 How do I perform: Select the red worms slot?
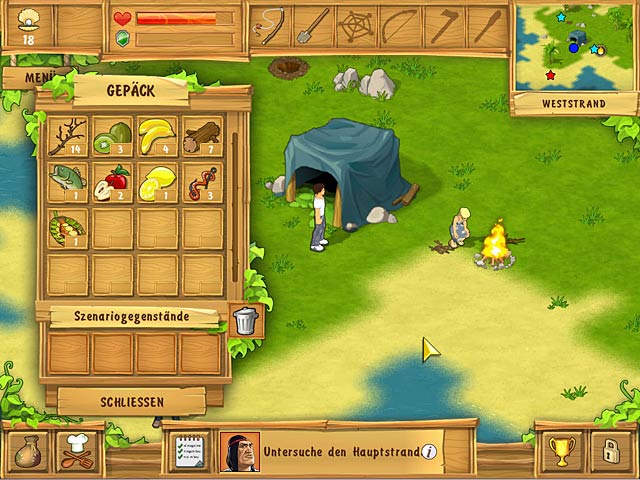pos(202,182)
